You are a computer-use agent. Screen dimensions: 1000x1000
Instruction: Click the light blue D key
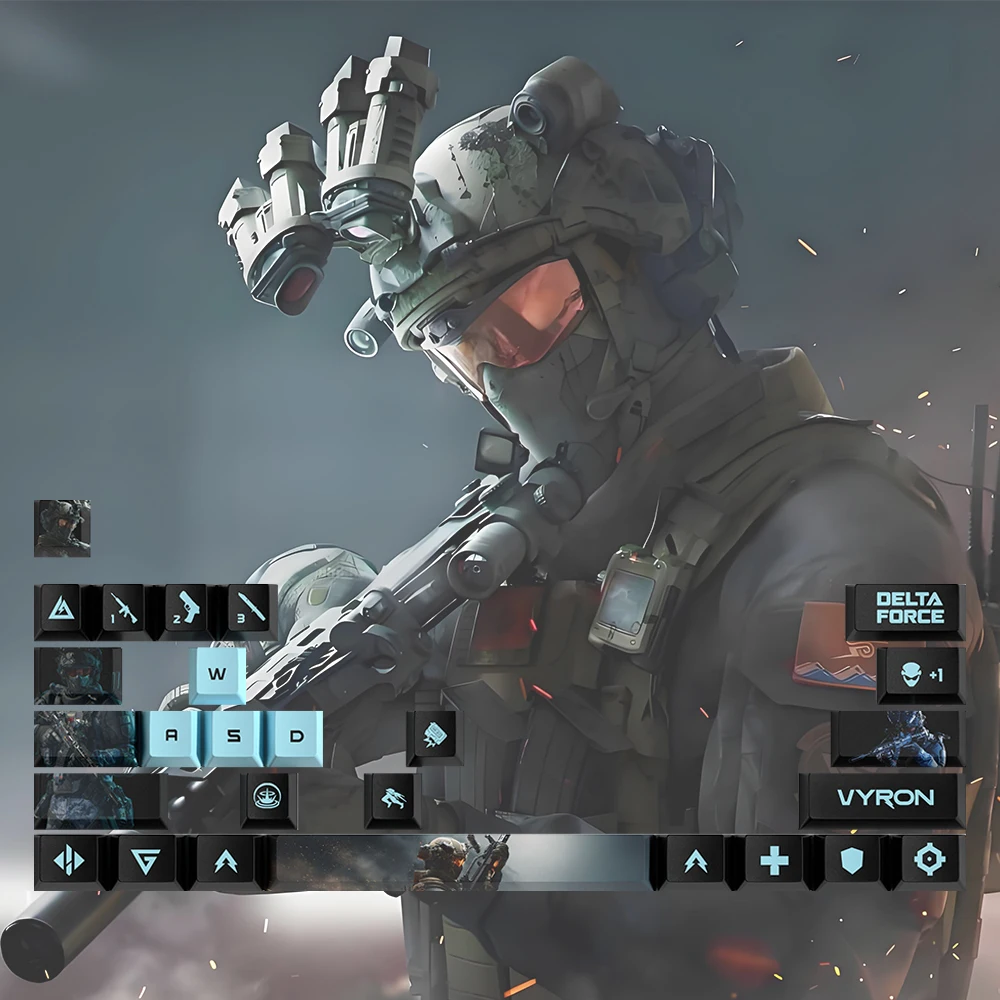(x=296, y=736)
